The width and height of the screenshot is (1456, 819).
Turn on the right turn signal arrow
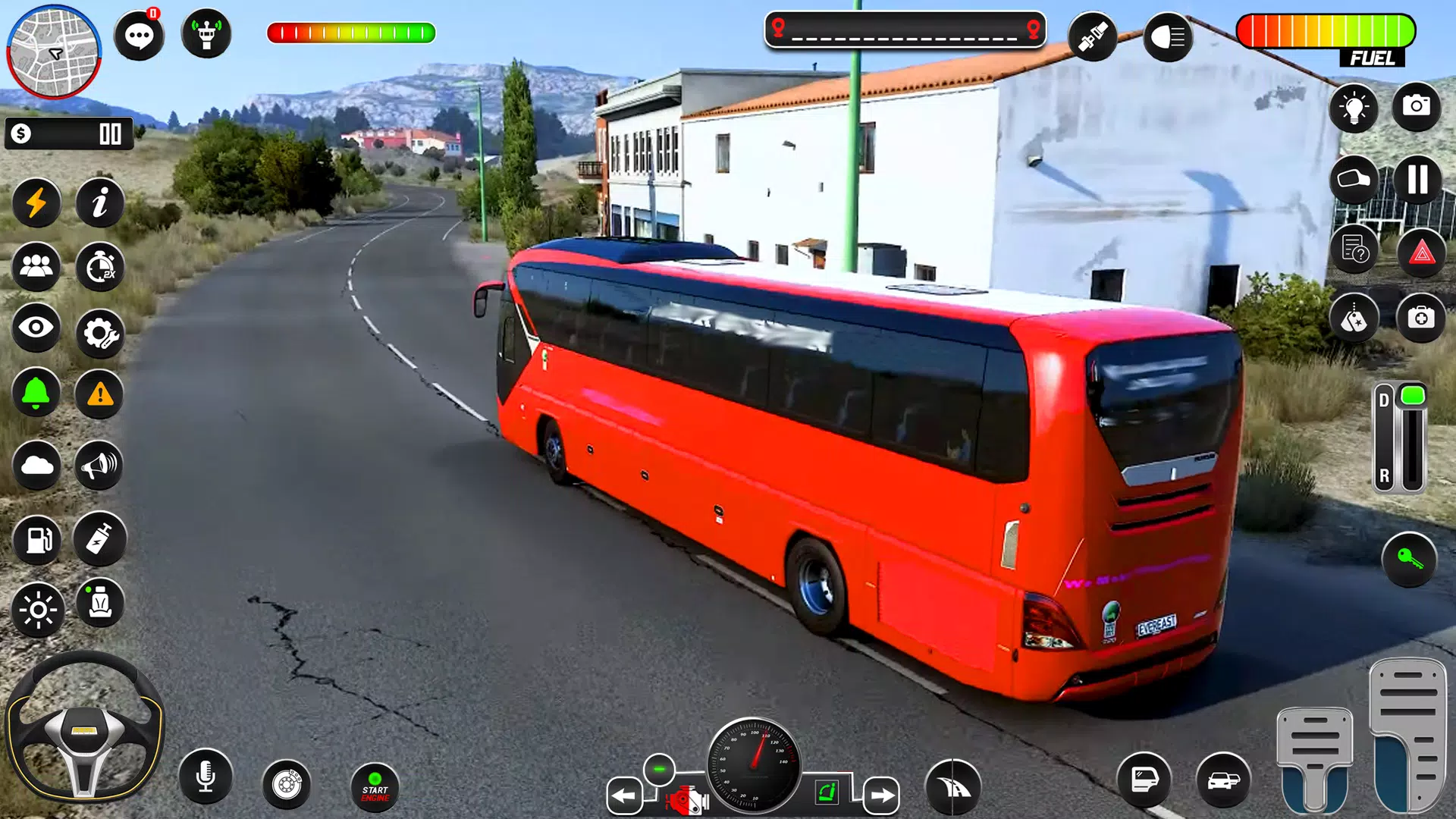(x=881, y=795)
